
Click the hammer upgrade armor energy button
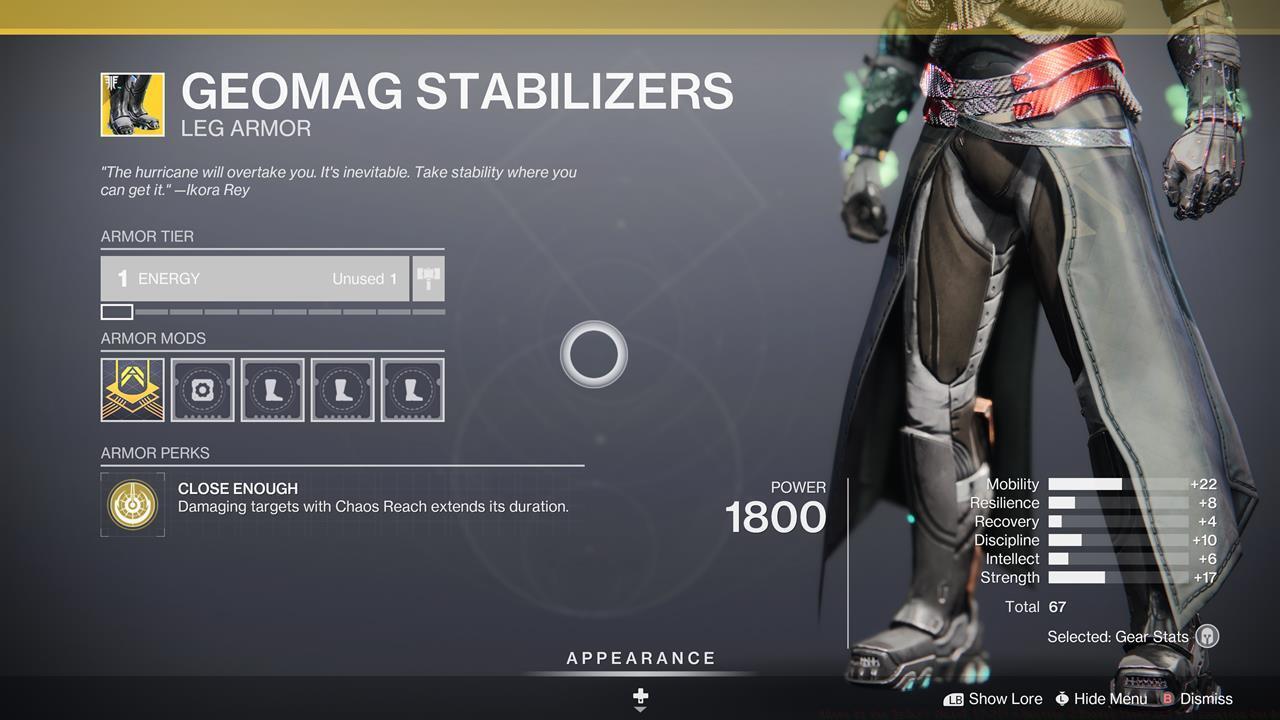point(428,279)
